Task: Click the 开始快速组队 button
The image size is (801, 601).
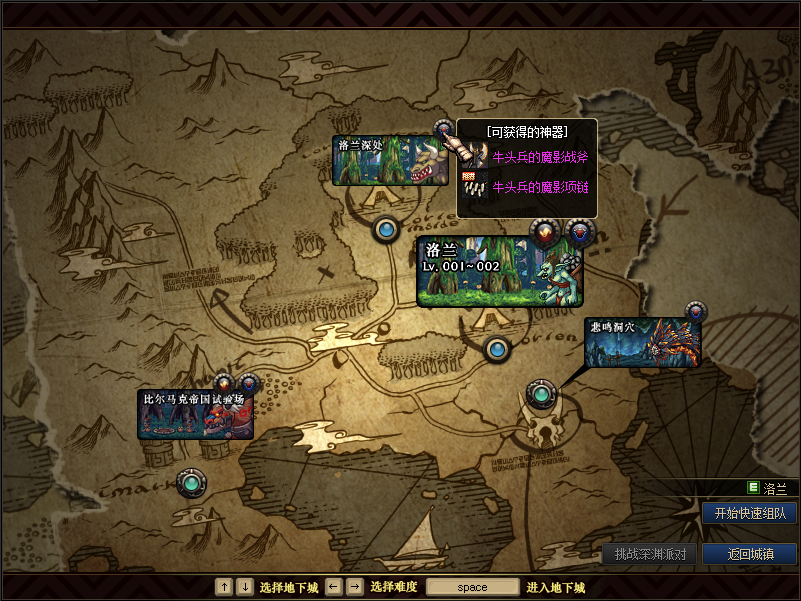Action: [x=749, y=513]
